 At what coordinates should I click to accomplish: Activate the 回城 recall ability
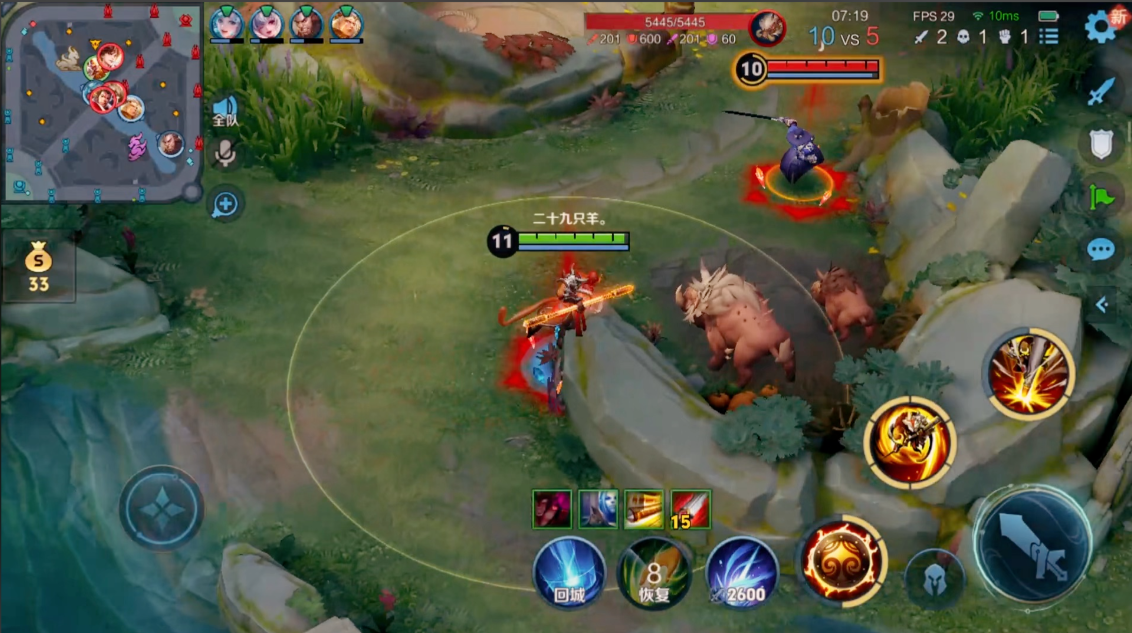pyautogui.click(x=568, y=572)
